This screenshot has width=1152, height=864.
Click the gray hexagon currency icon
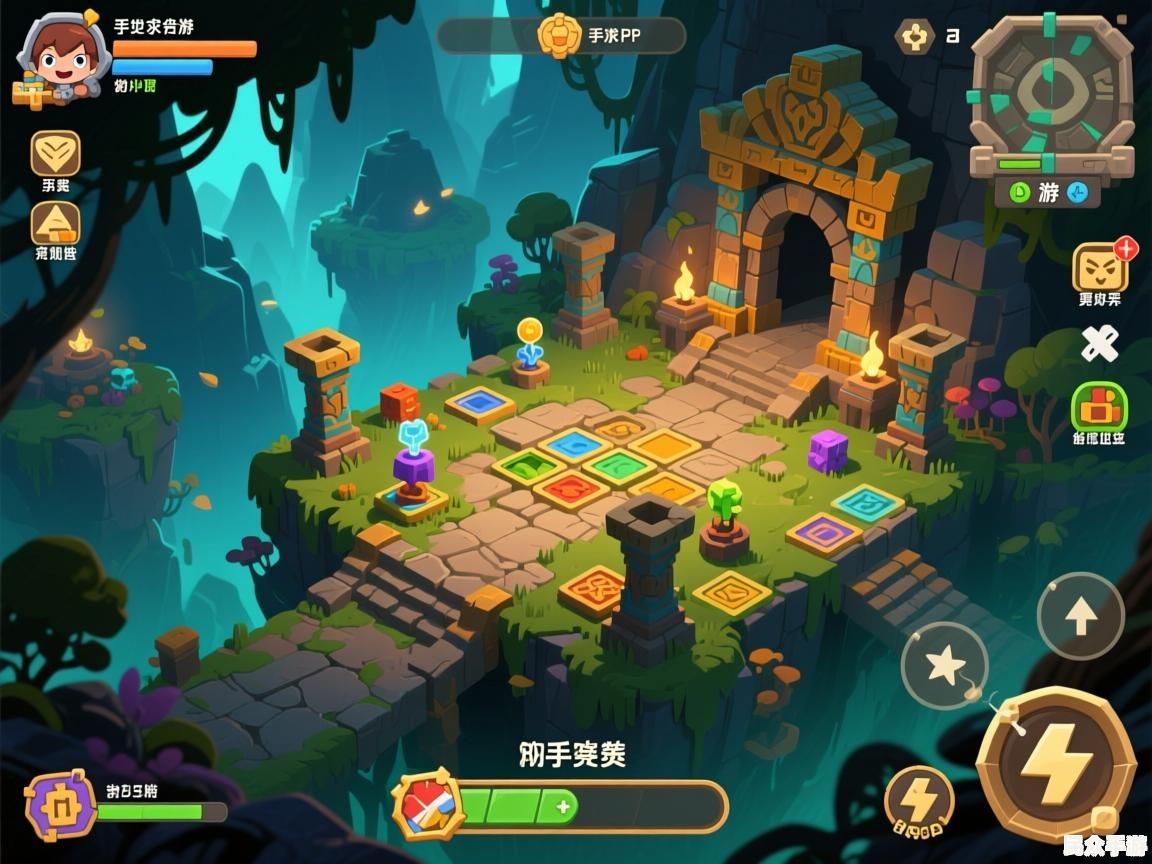click(914, 37)
